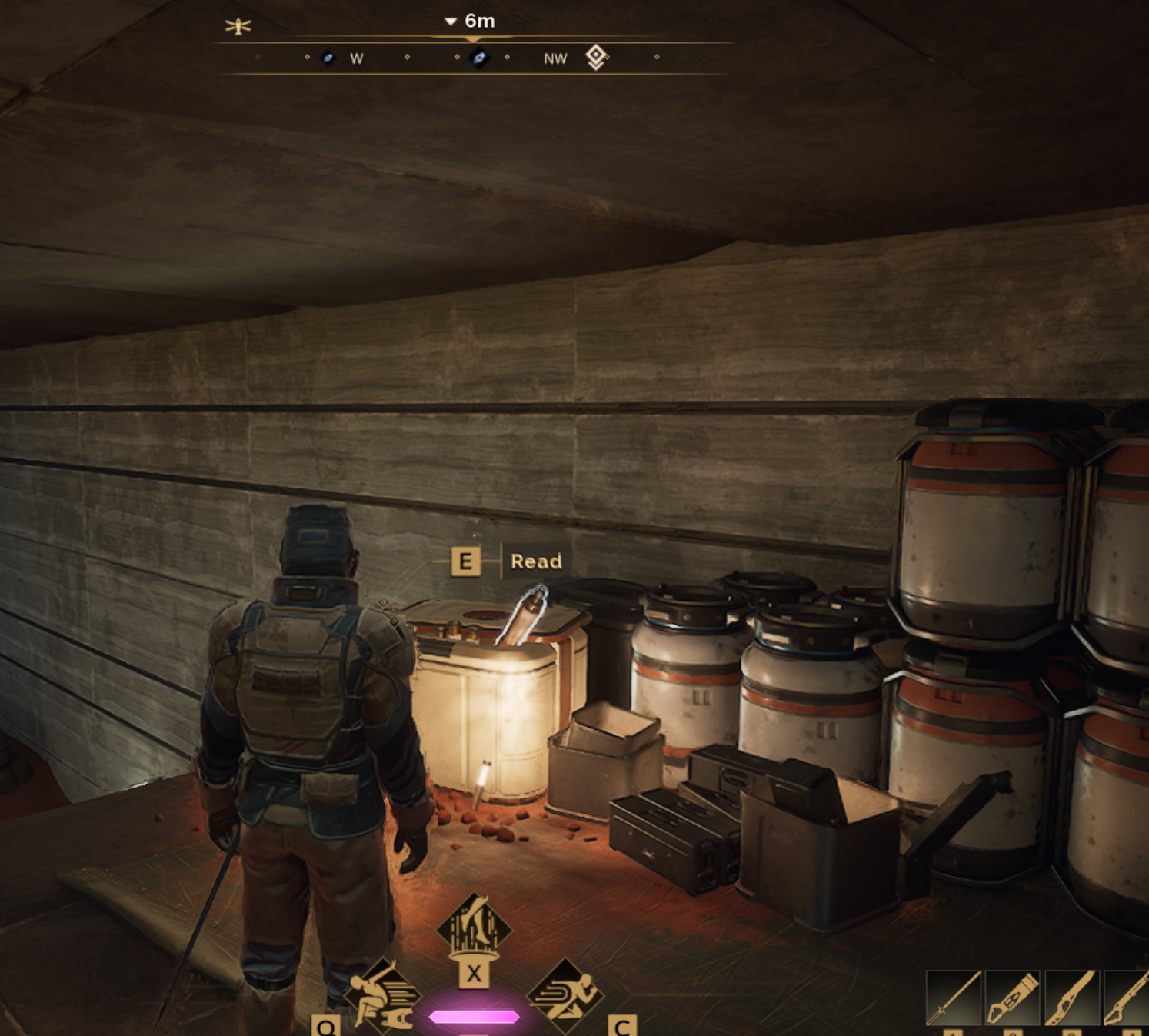
Task: Choose the rifle with the heart-shaped stock cutout
Action: pyautogui.click(x=1071, y=998)
